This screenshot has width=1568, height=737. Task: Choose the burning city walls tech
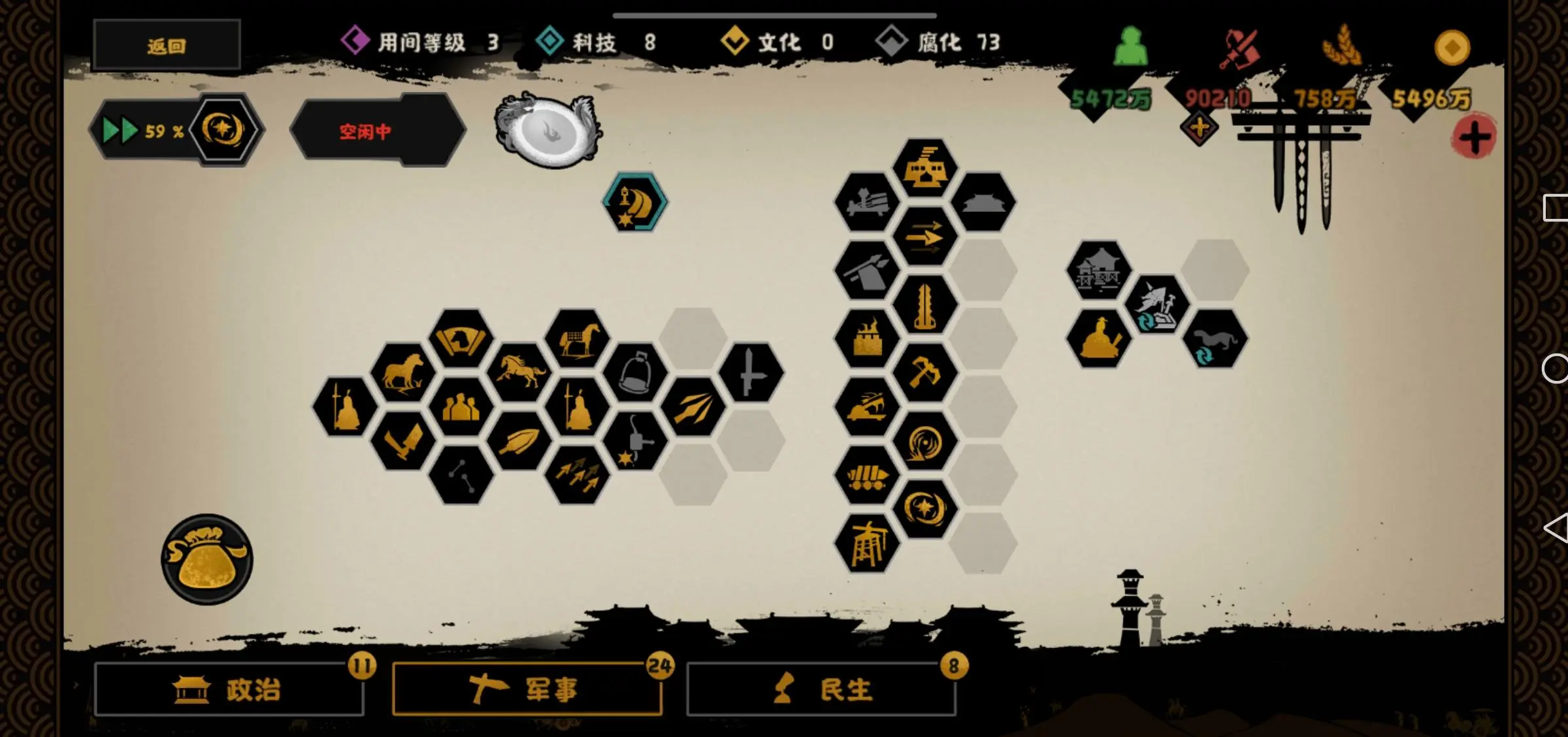point(867,339)
